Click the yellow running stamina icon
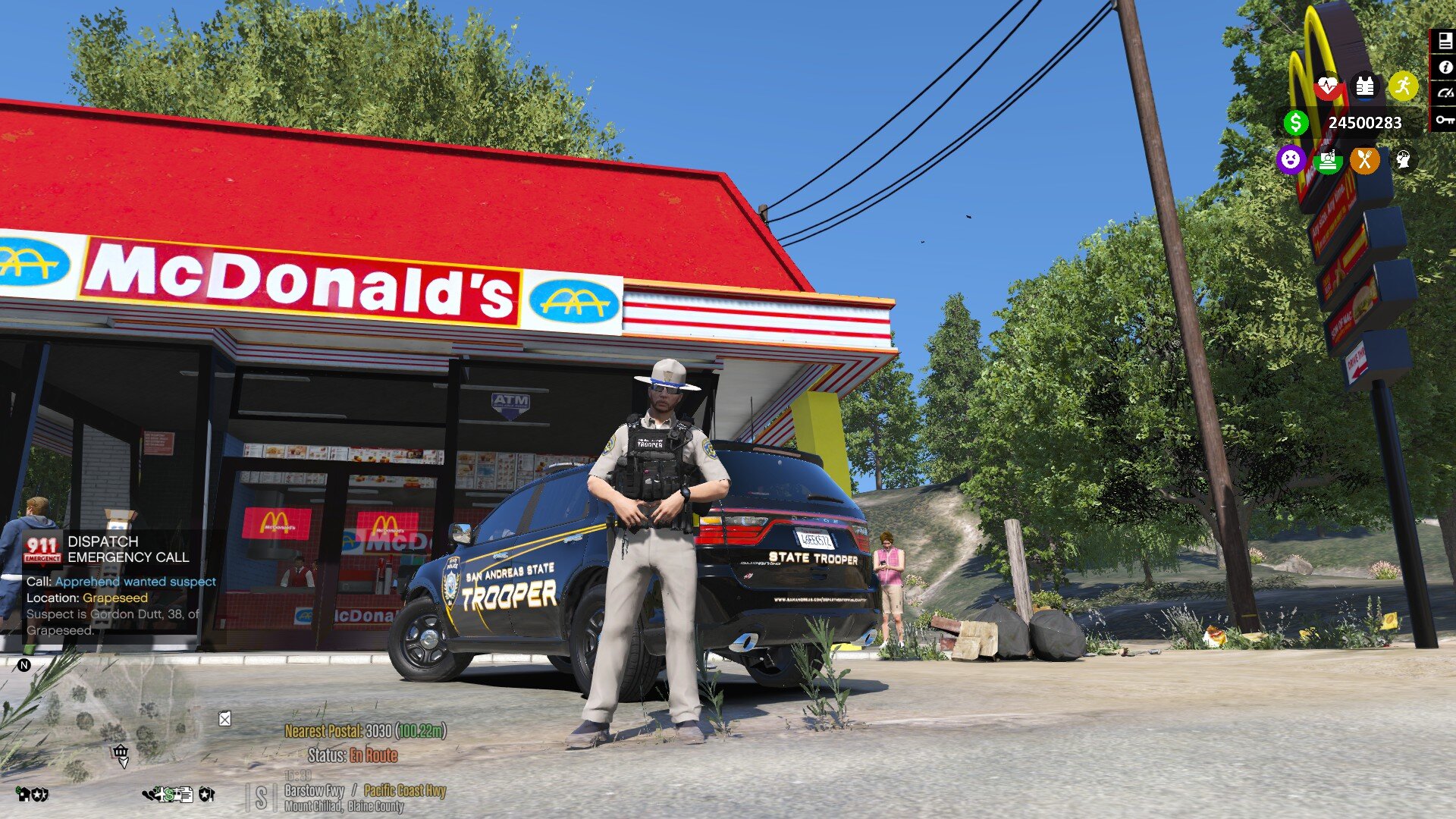 tap(1403, 86)
